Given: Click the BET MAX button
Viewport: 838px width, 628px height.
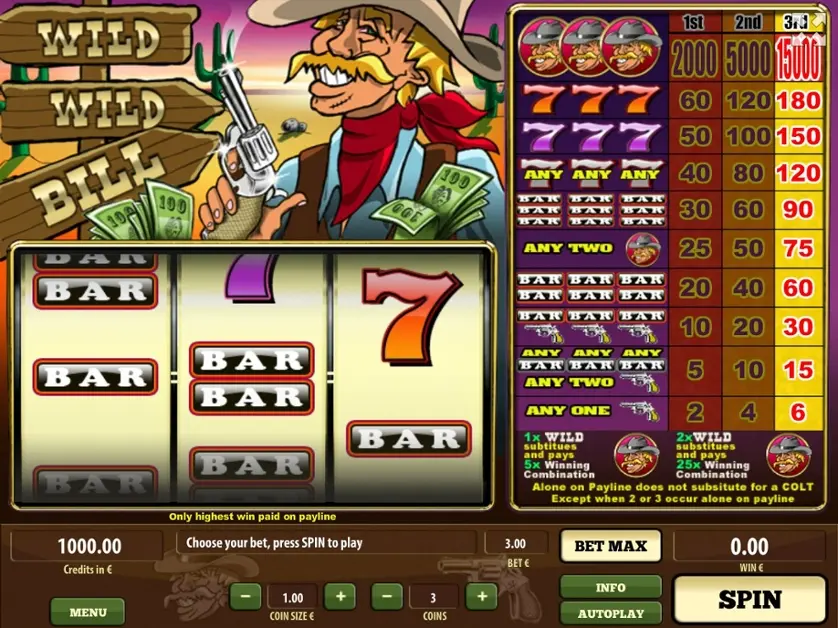Looking at the screenshot, I should (x=610, y=546).
